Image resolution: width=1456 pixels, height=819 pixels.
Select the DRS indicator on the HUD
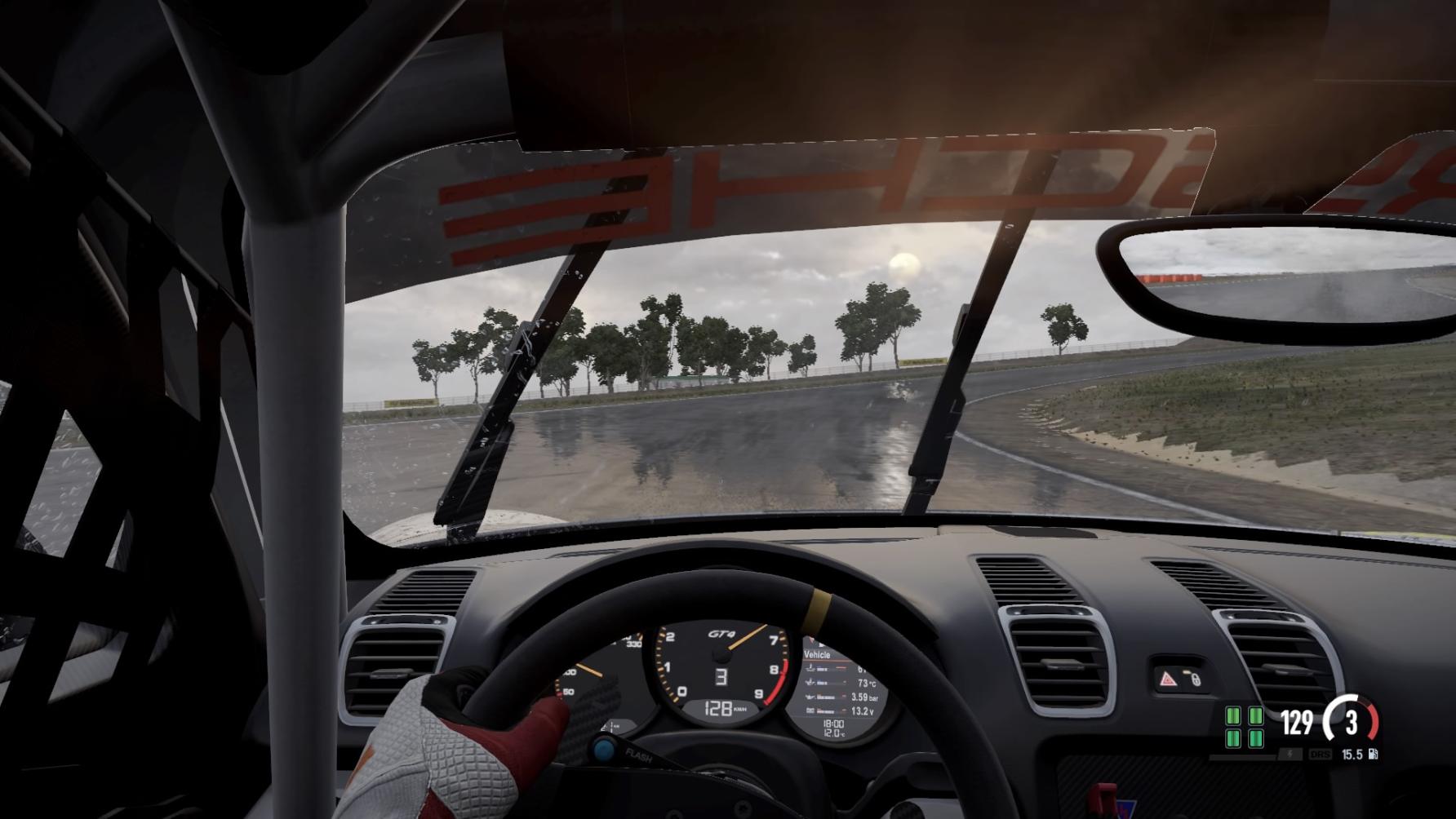point(1321,755)
